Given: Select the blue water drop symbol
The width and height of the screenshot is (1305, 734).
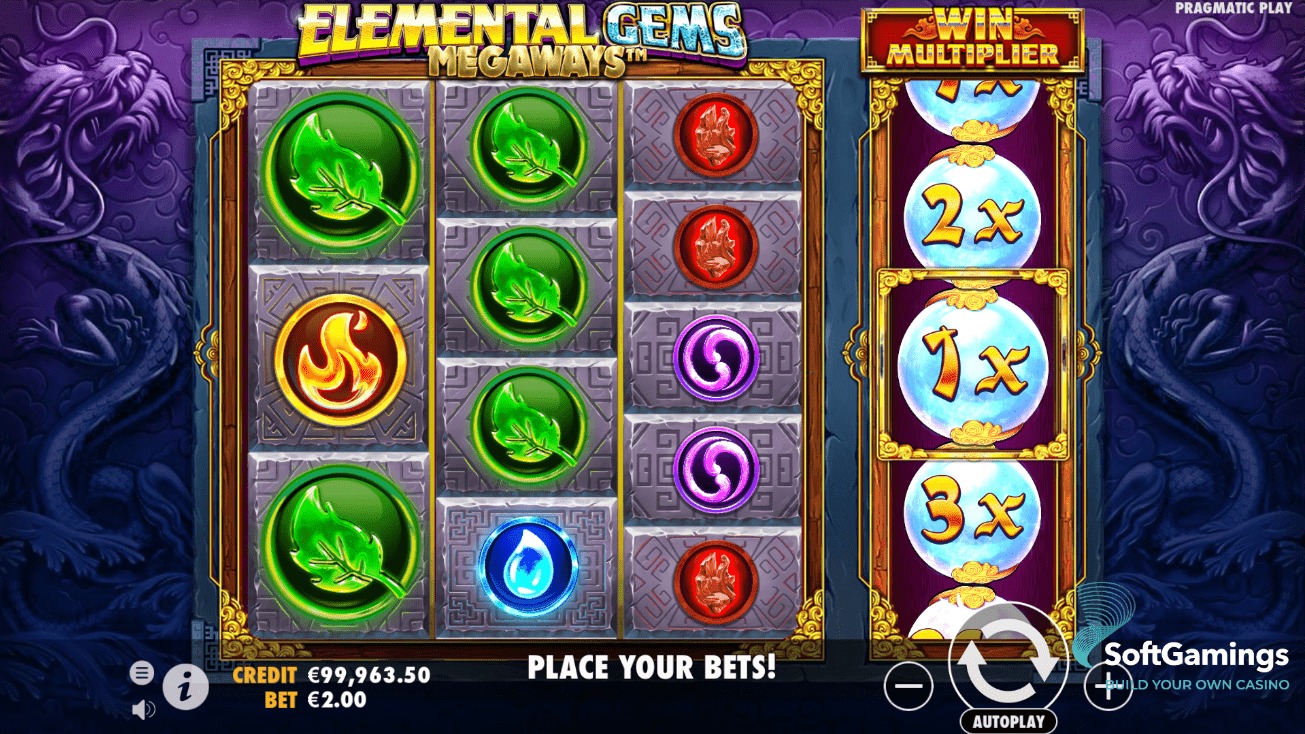Looking at the screenshot, I should click(529, 565).
